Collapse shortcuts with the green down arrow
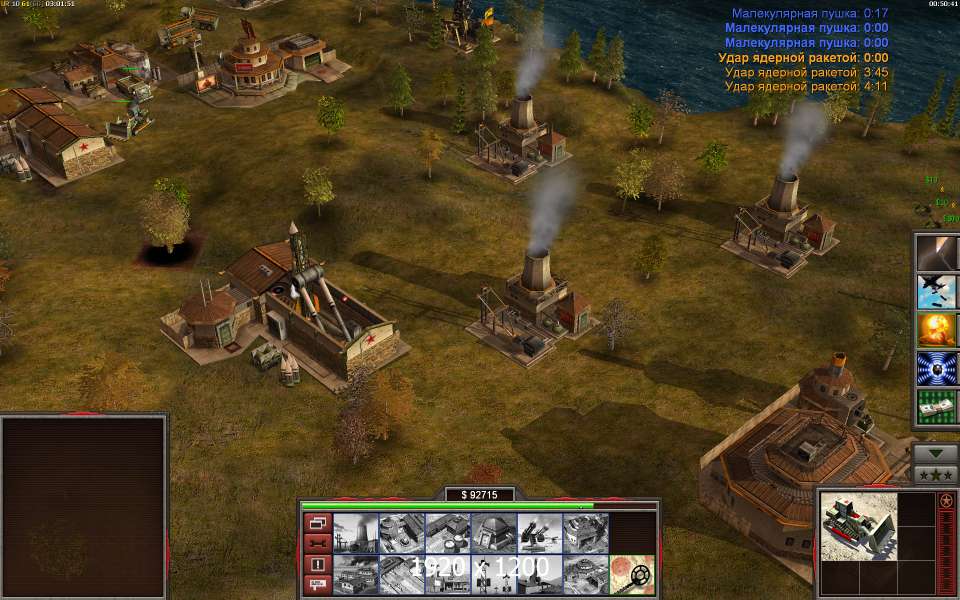 click(x=935, y=452)
